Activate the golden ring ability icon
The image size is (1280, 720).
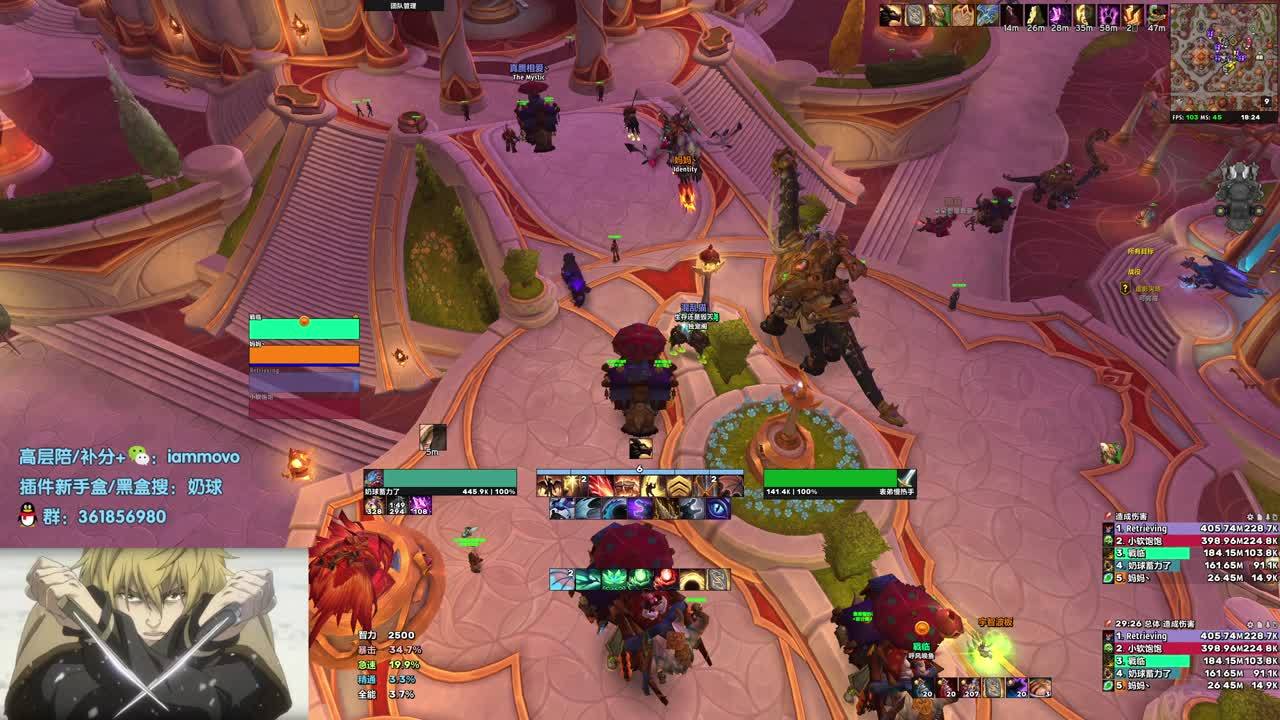coord(692,580)
